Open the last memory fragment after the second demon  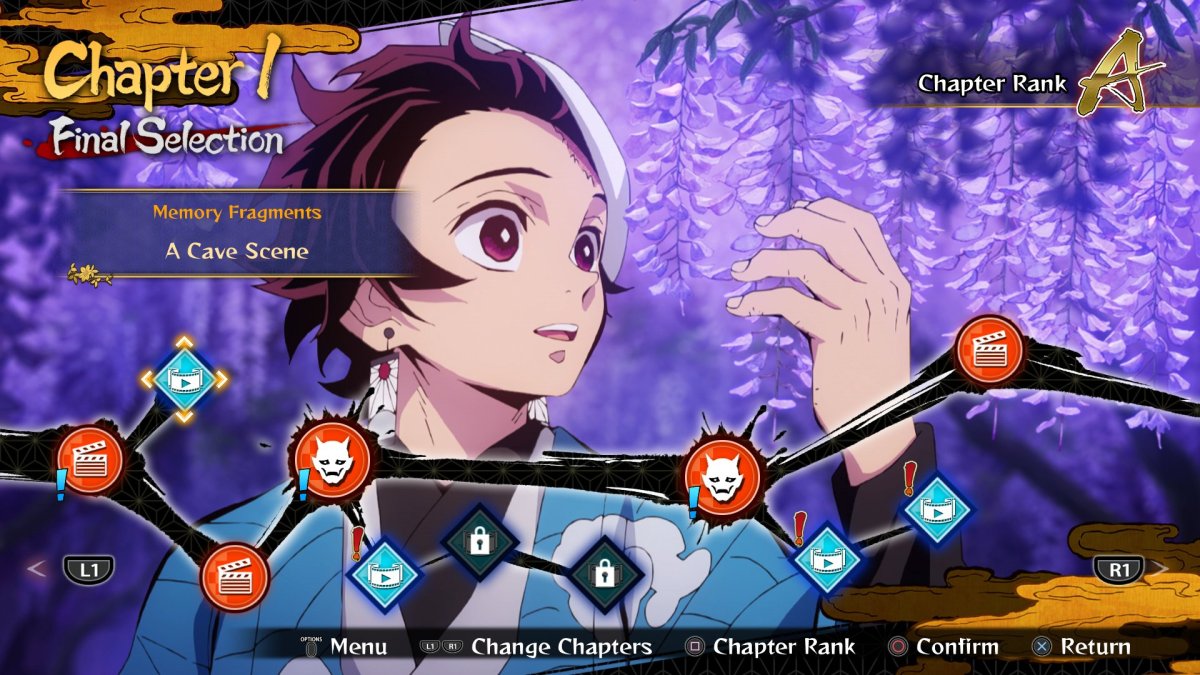coord(937,510)
